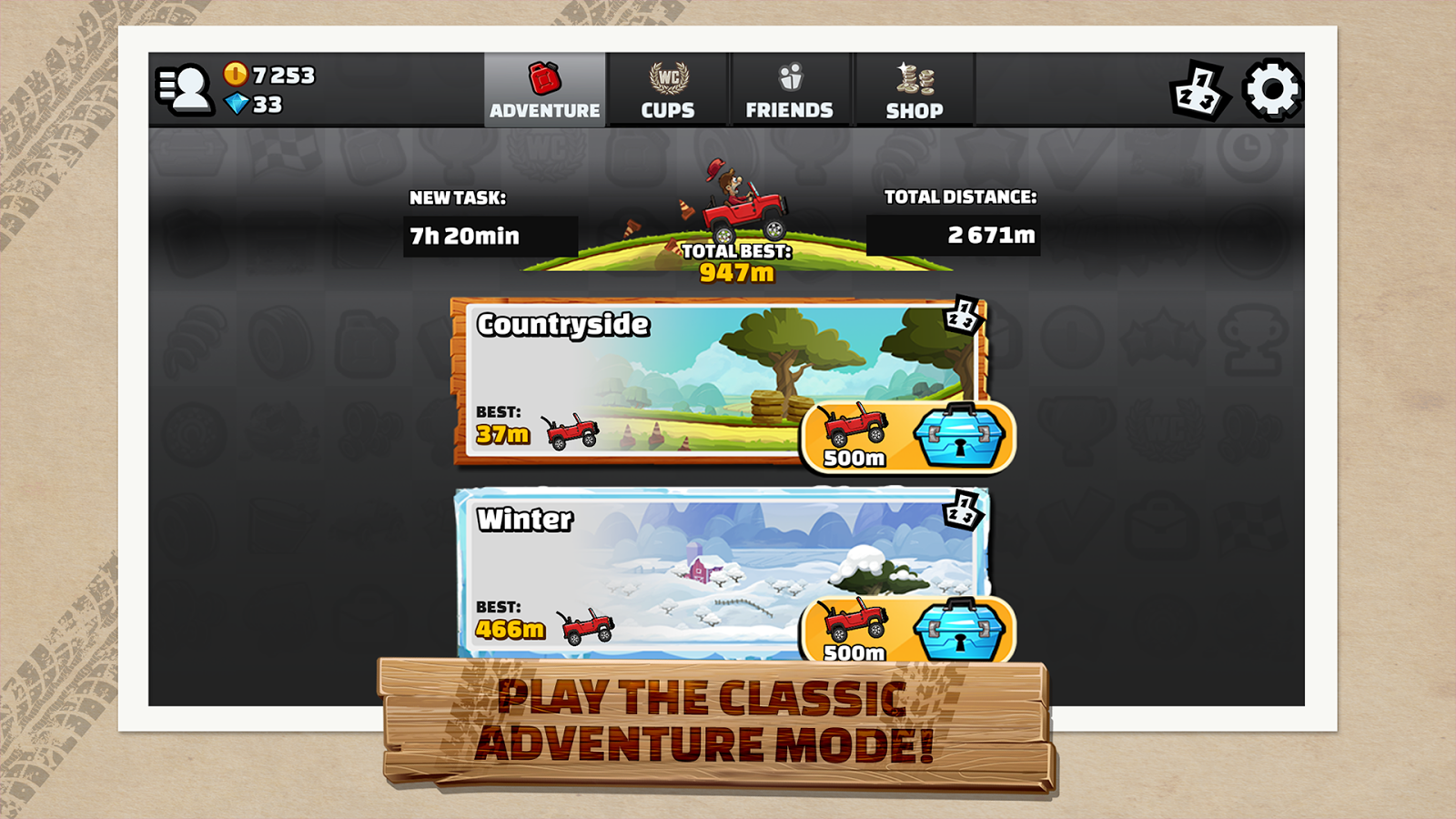Open the settings gear
This screenshot has width=1456, height=819.
pos(1271,88)
